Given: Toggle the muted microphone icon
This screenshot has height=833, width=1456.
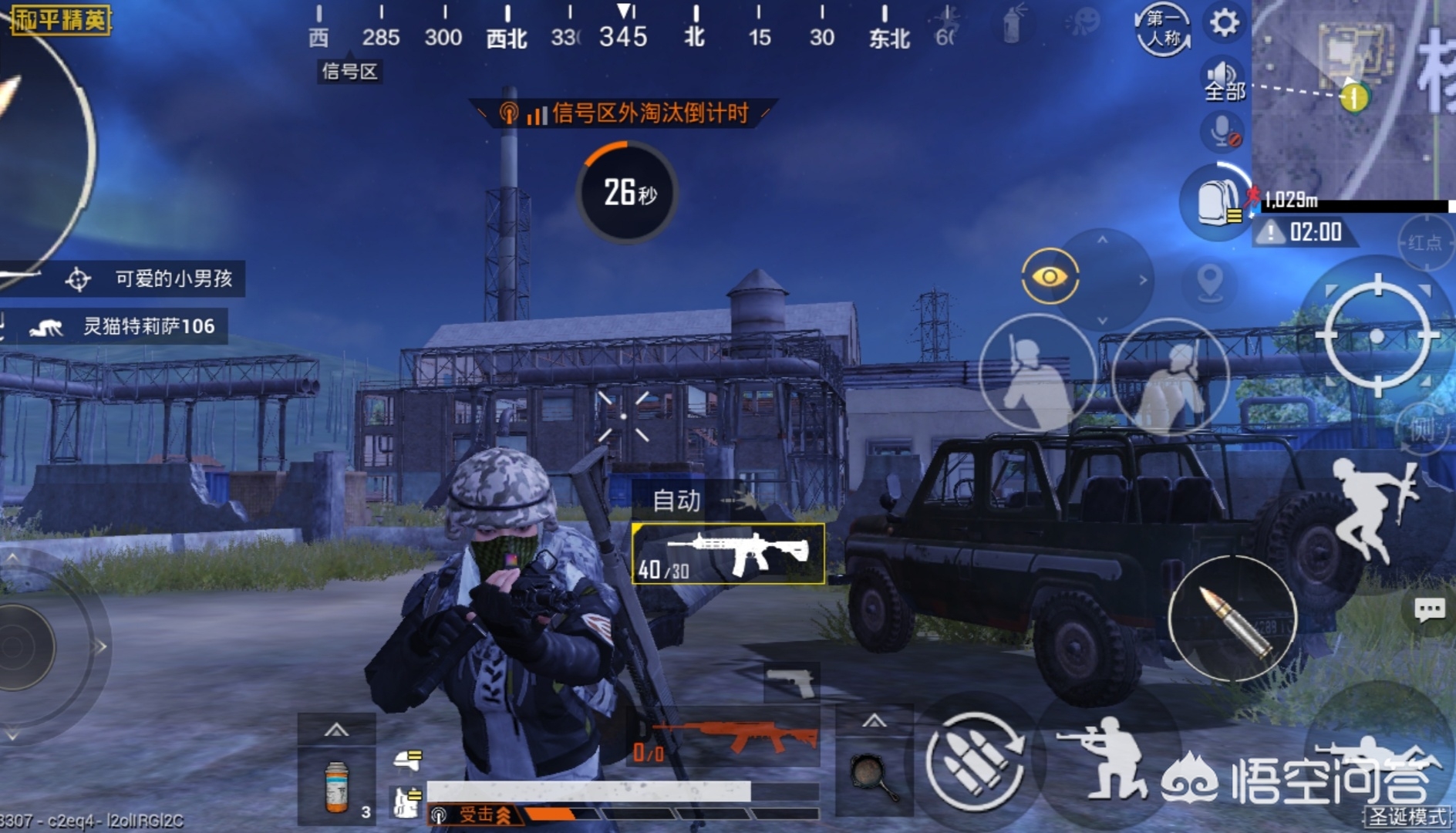Looking at the screenshot, I should (x=1222, y=131).
